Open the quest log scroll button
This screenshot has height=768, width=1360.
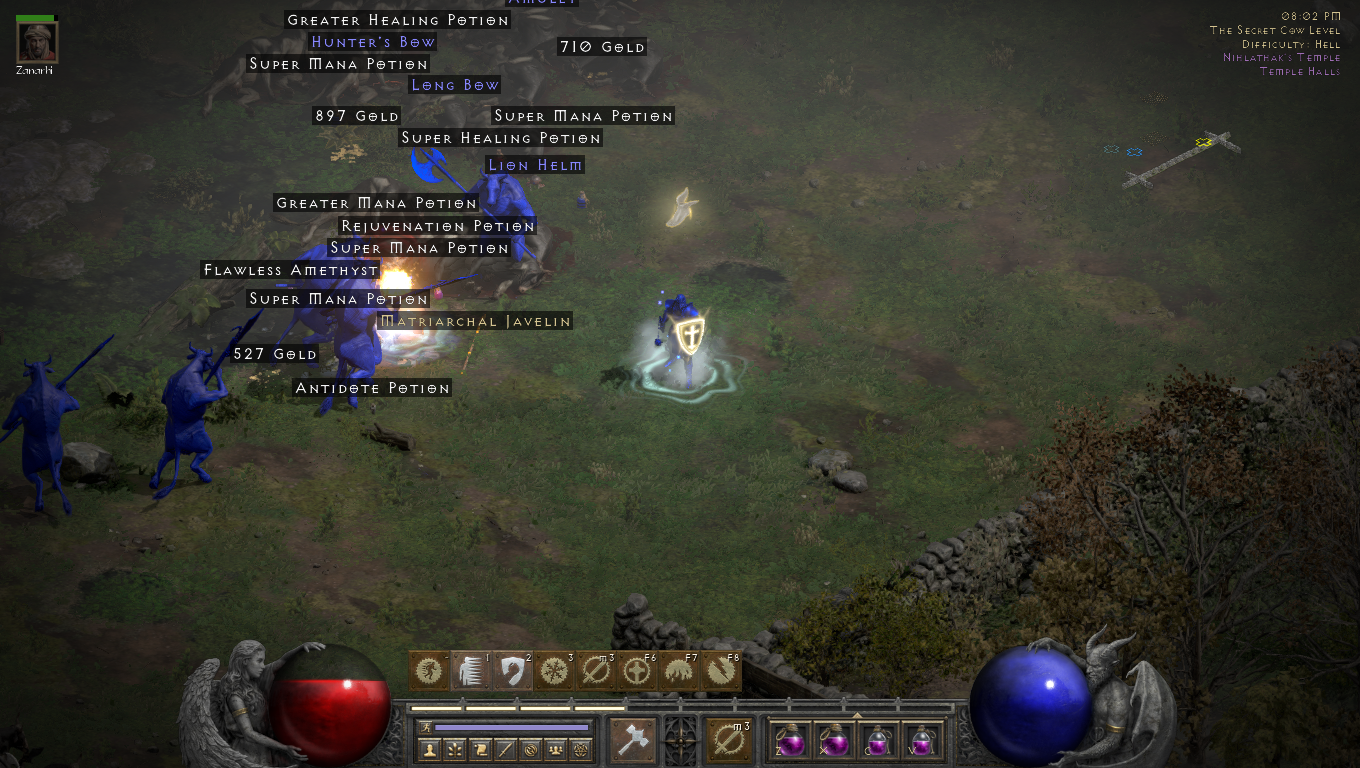pos(480,749)
